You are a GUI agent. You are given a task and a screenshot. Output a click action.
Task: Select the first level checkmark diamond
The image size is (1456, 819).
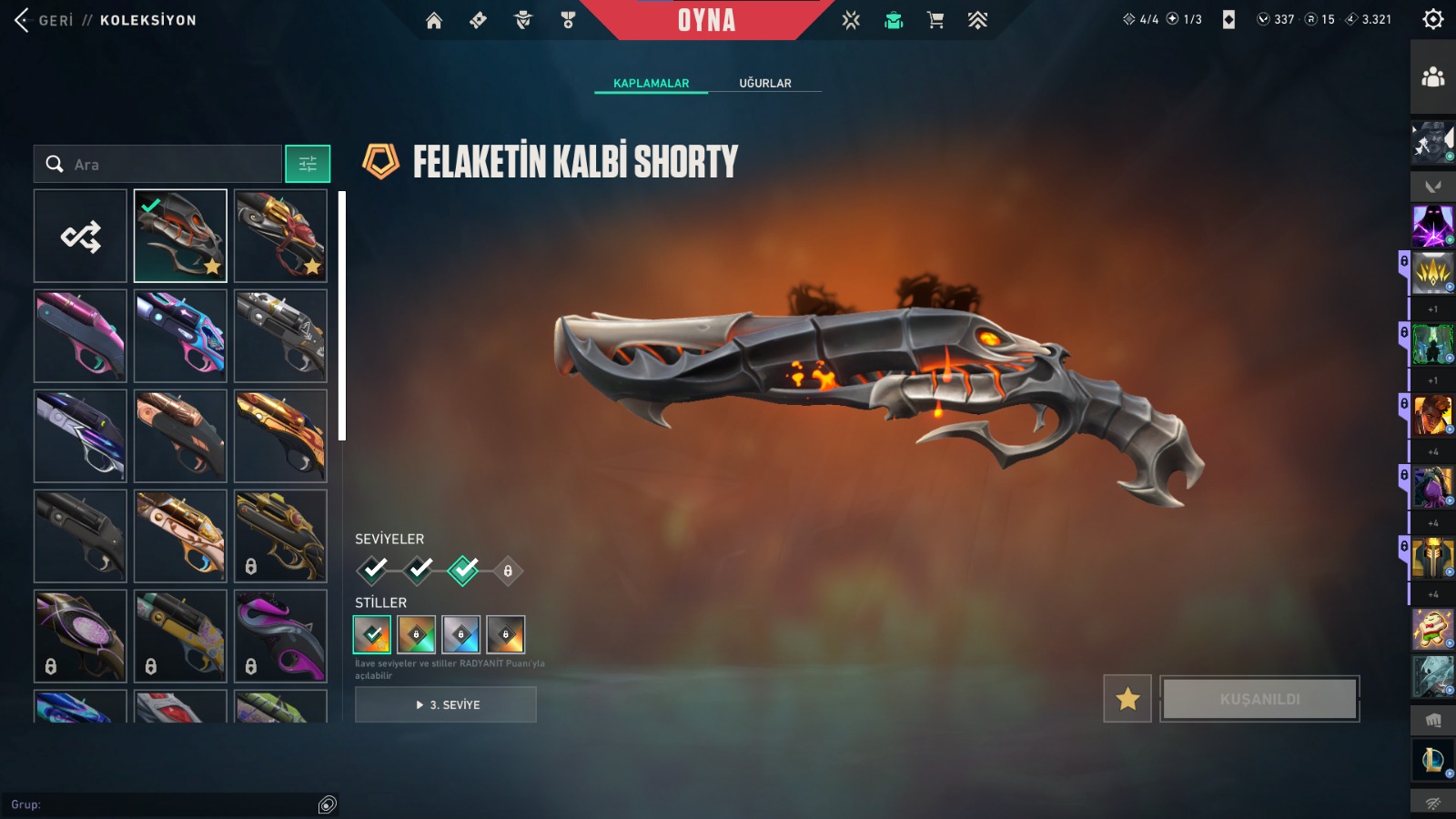pyautogui.click(x=373, y=571)
